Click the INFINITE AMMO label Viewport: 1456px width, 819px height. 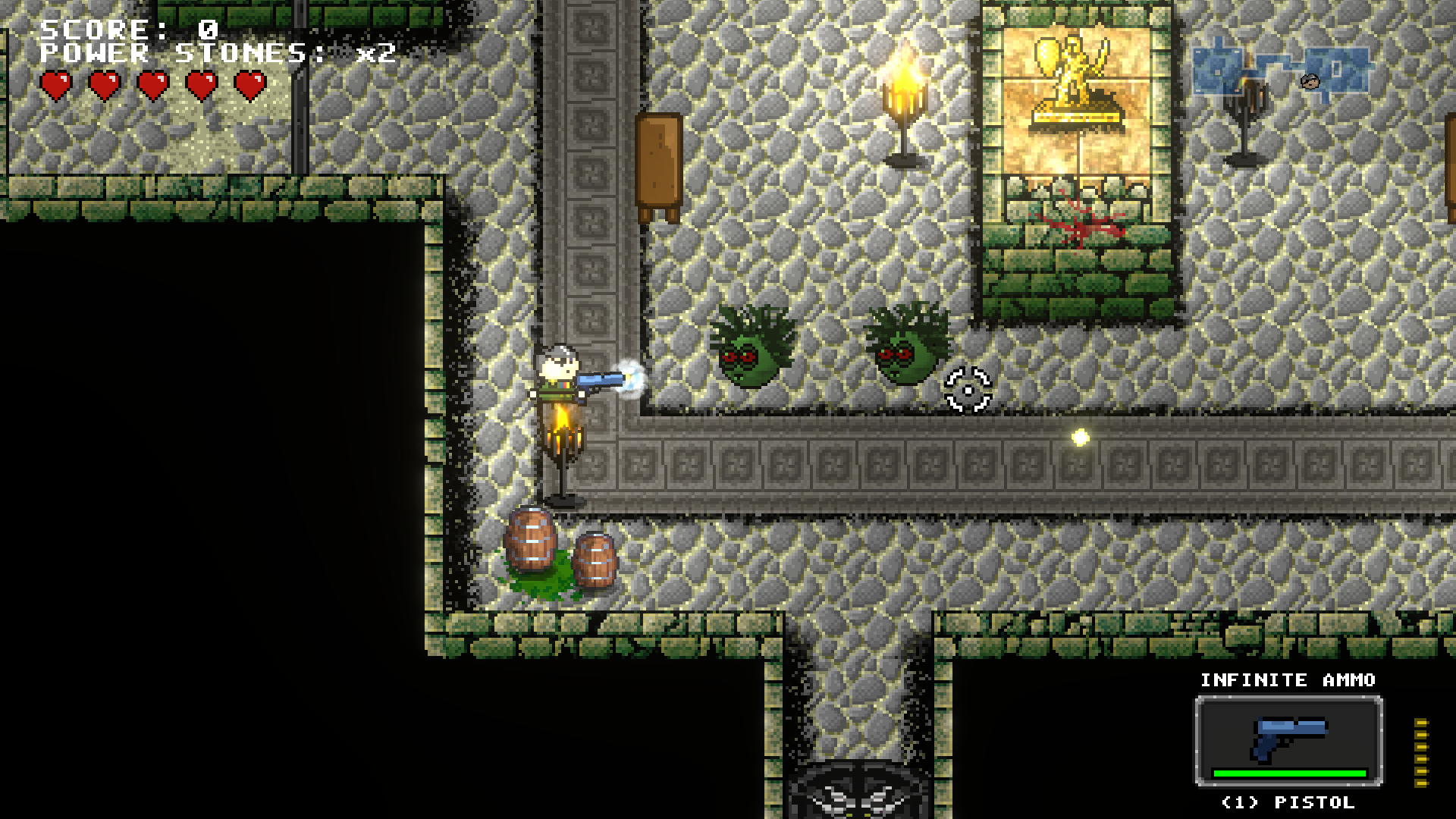coord(1288,681)
